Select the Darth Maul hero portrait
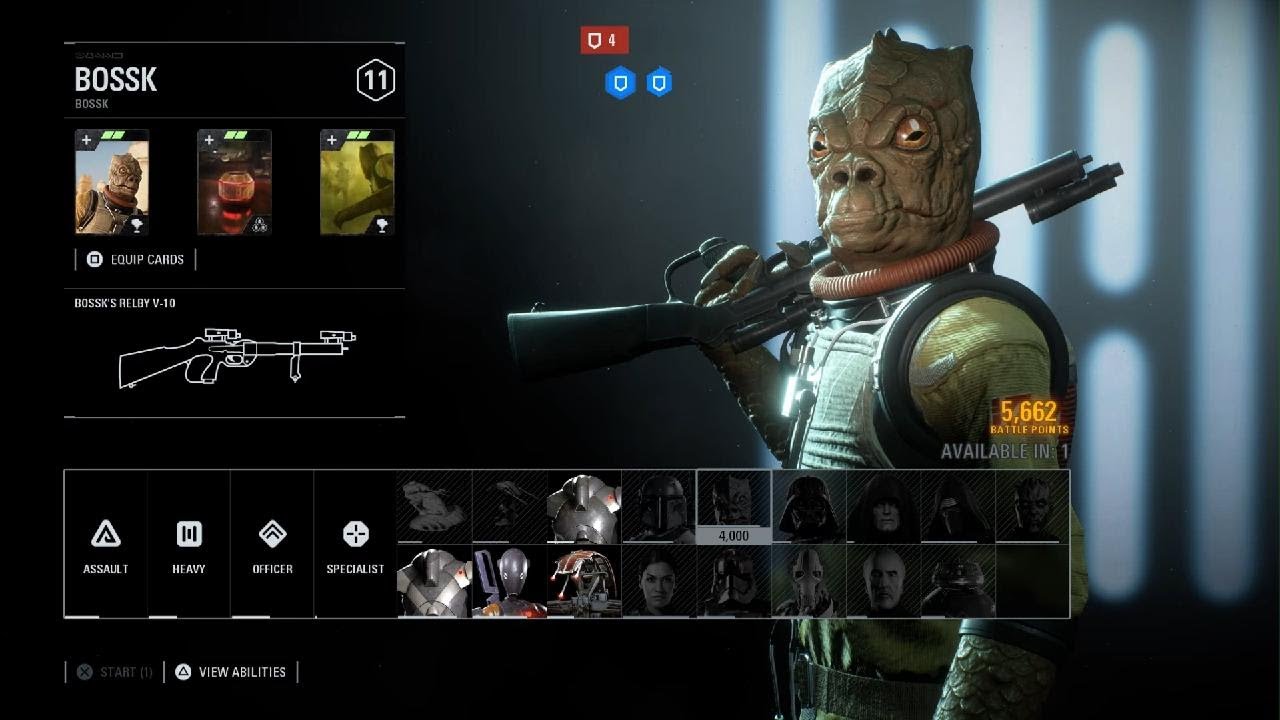Screen dimensions: 1280x720 tap(1032, 507)
